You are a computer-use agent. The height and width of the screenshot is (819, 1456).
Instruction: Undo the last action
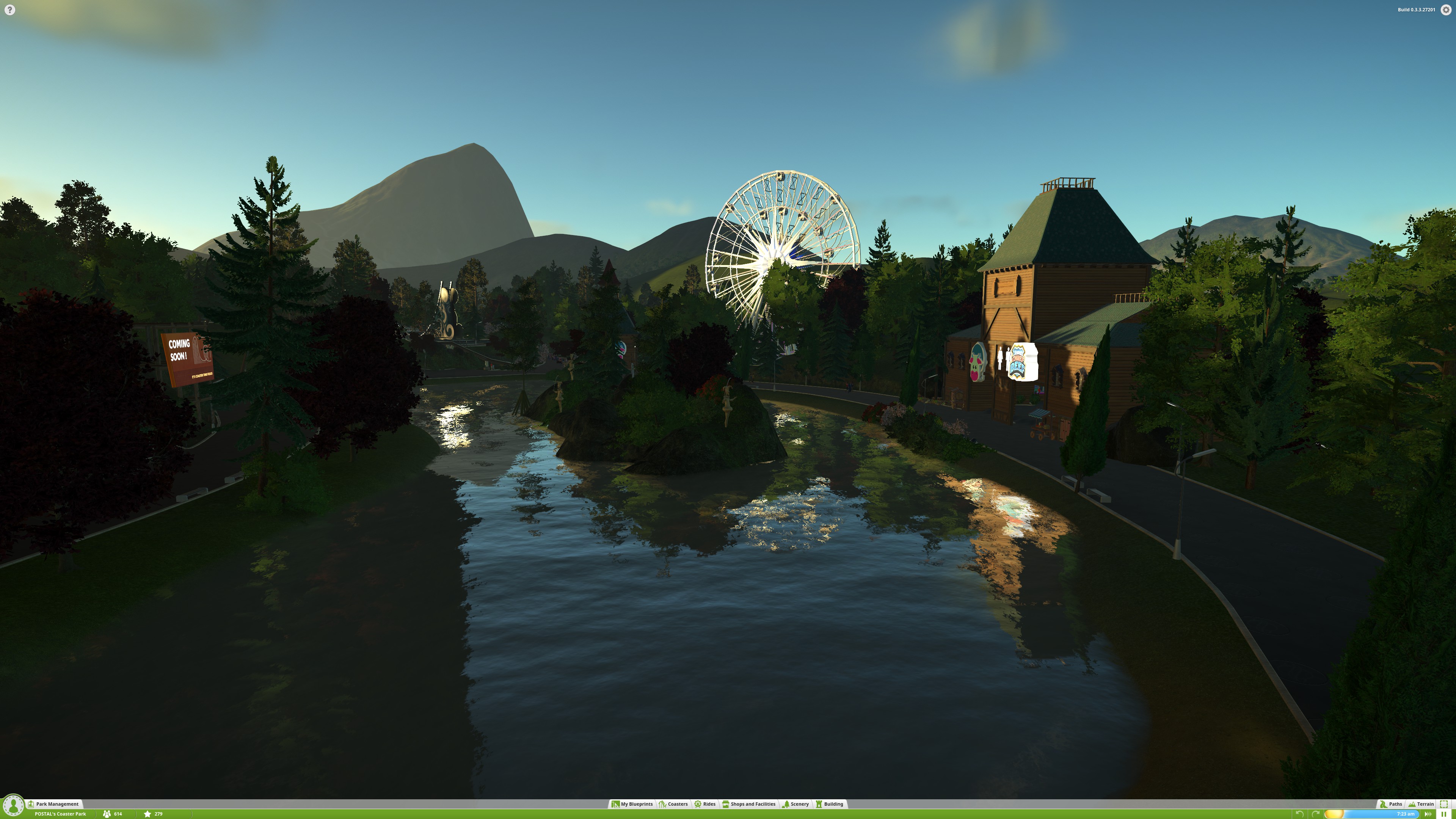(x=1299, y=814)
